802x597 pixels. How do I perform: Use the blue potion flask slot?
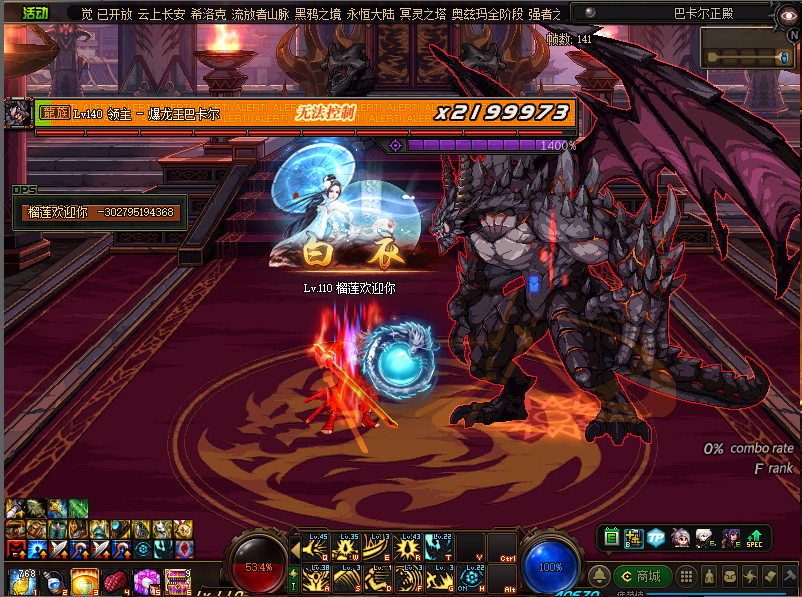pos(51,581)
